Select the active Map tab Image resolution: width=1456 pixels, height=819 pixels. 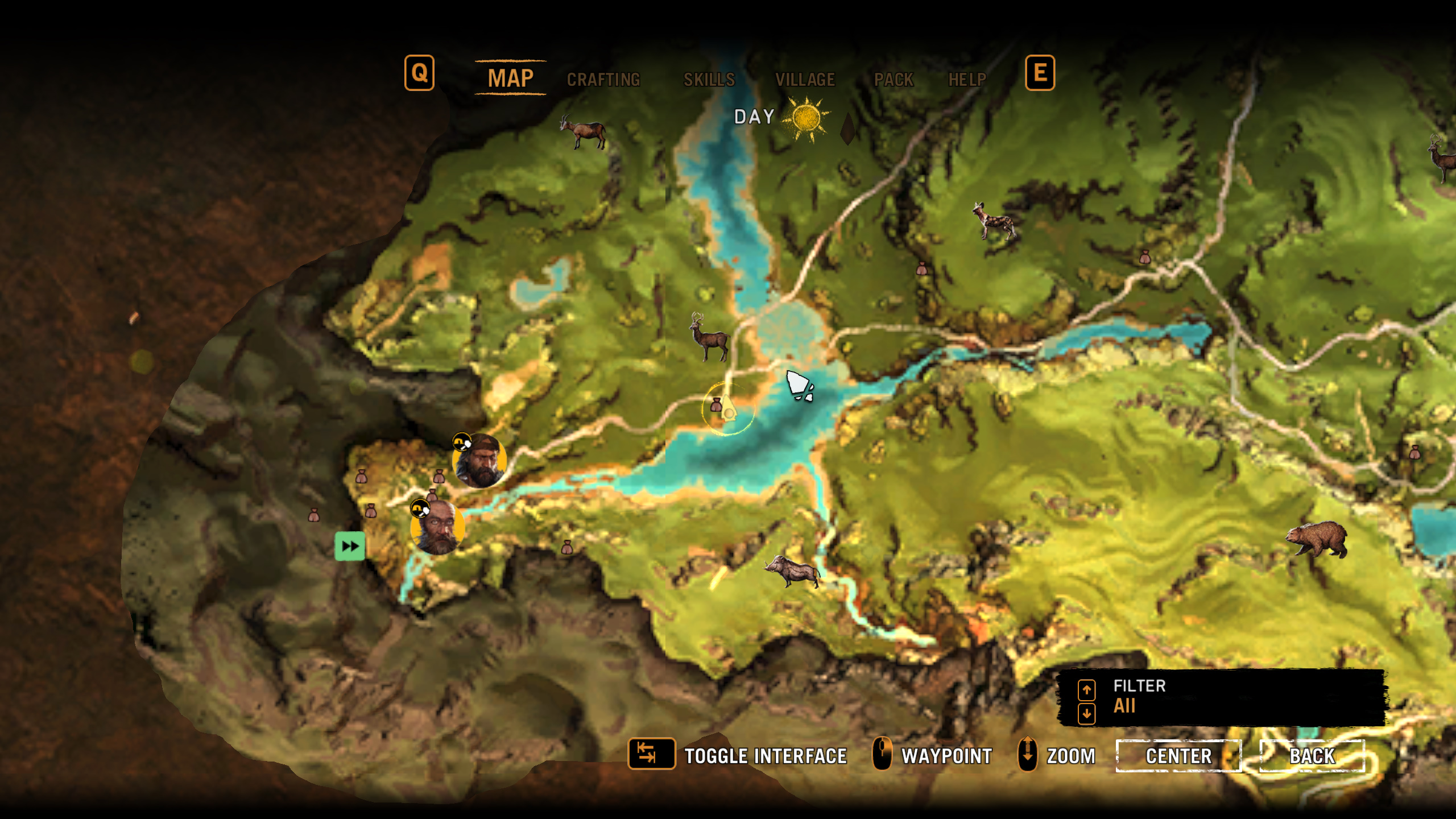coord(510,78)
